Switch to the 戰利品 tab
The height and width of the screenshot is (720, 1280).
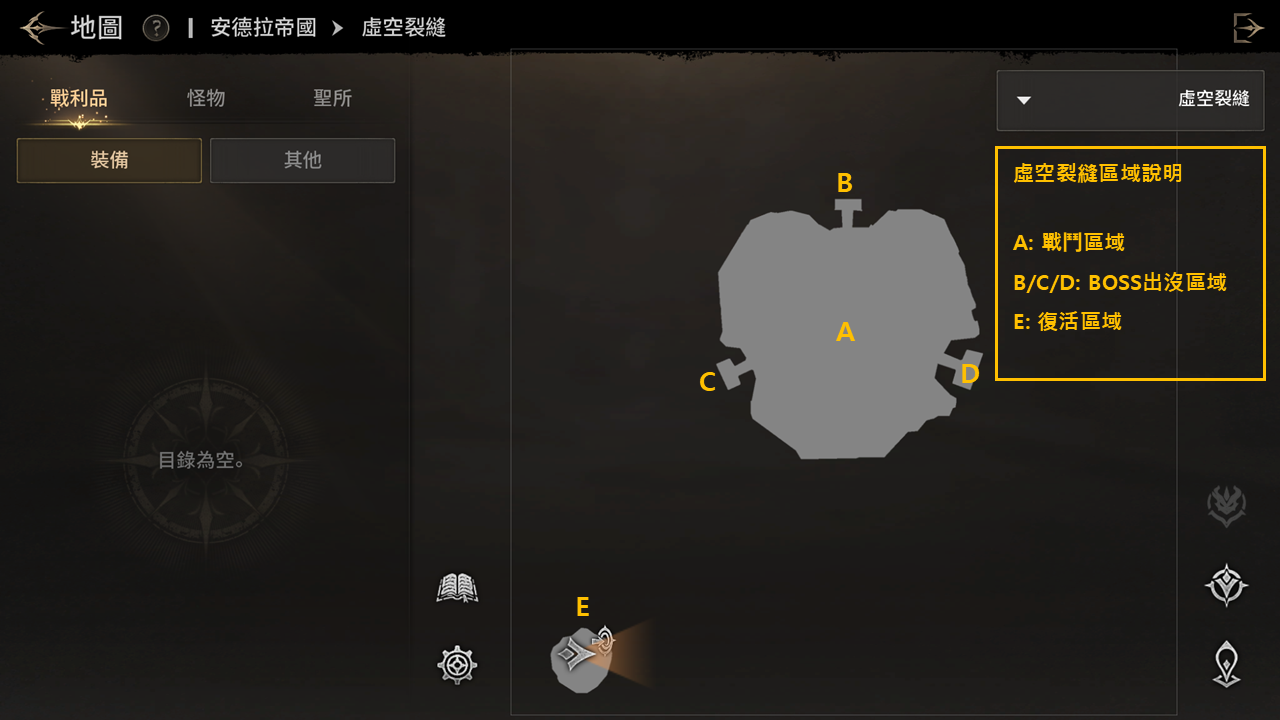coord(79,98)
